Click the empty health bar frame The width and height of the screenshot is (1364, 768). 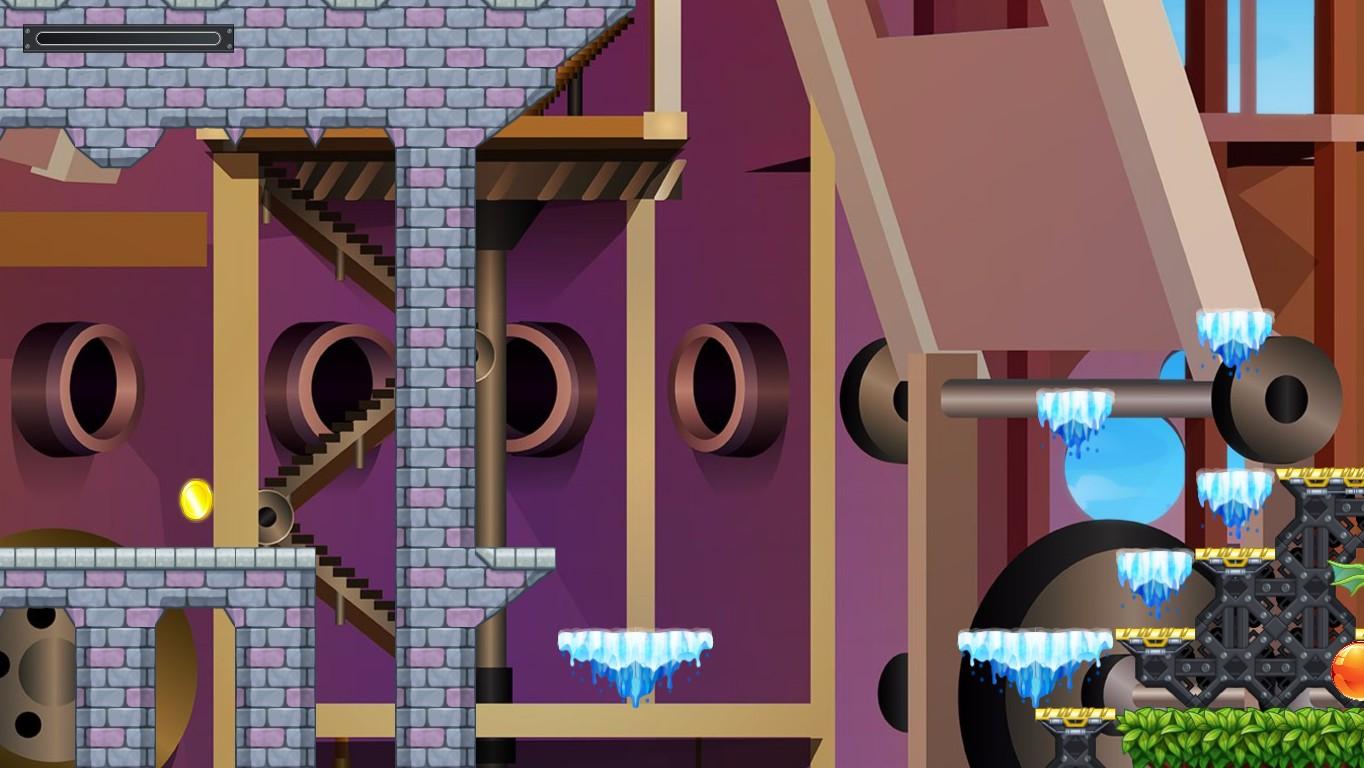(x=131, y=38)
